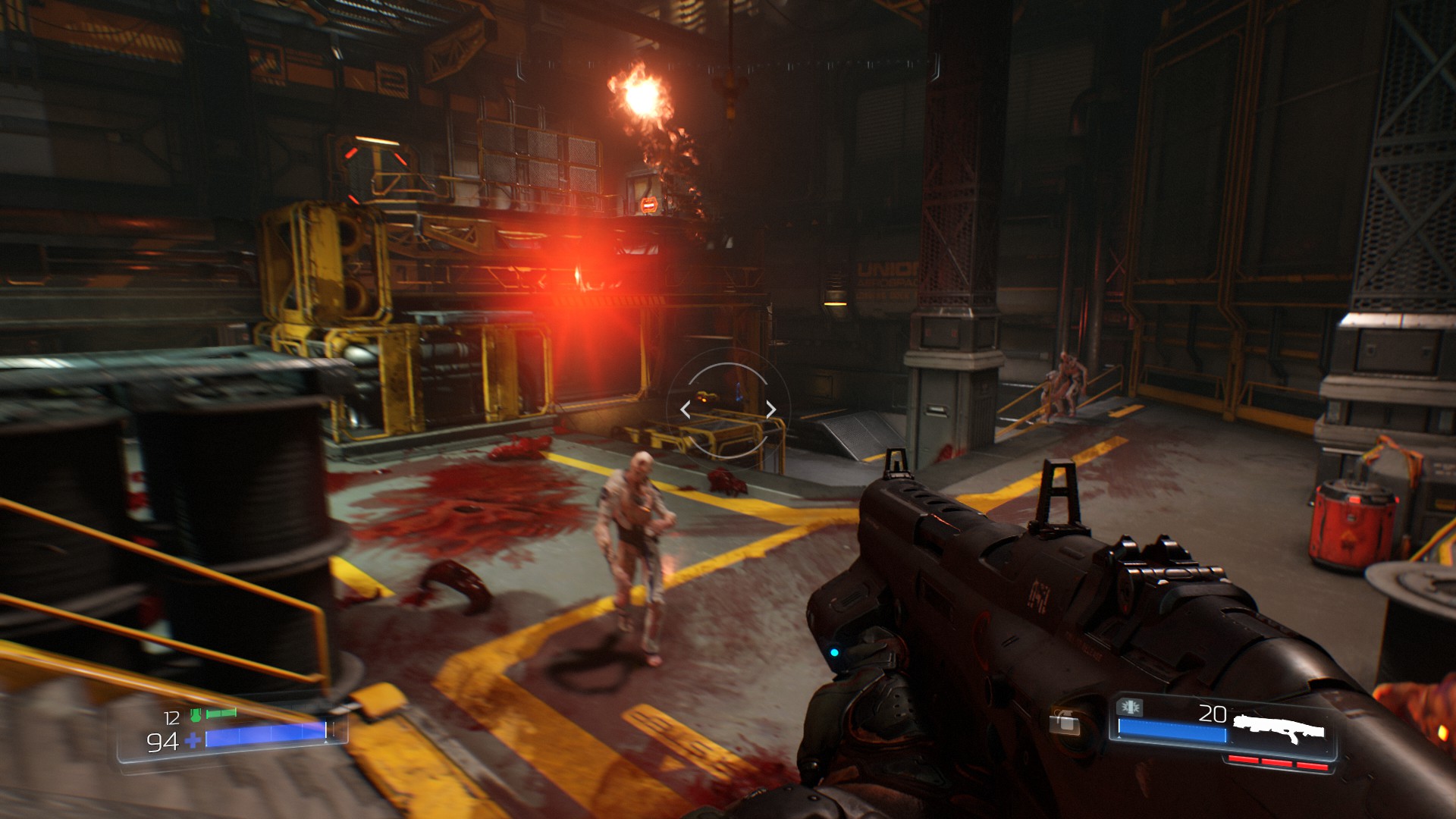
Task: Select the frag grenade equipment icon
Action: pos(1065,723)
